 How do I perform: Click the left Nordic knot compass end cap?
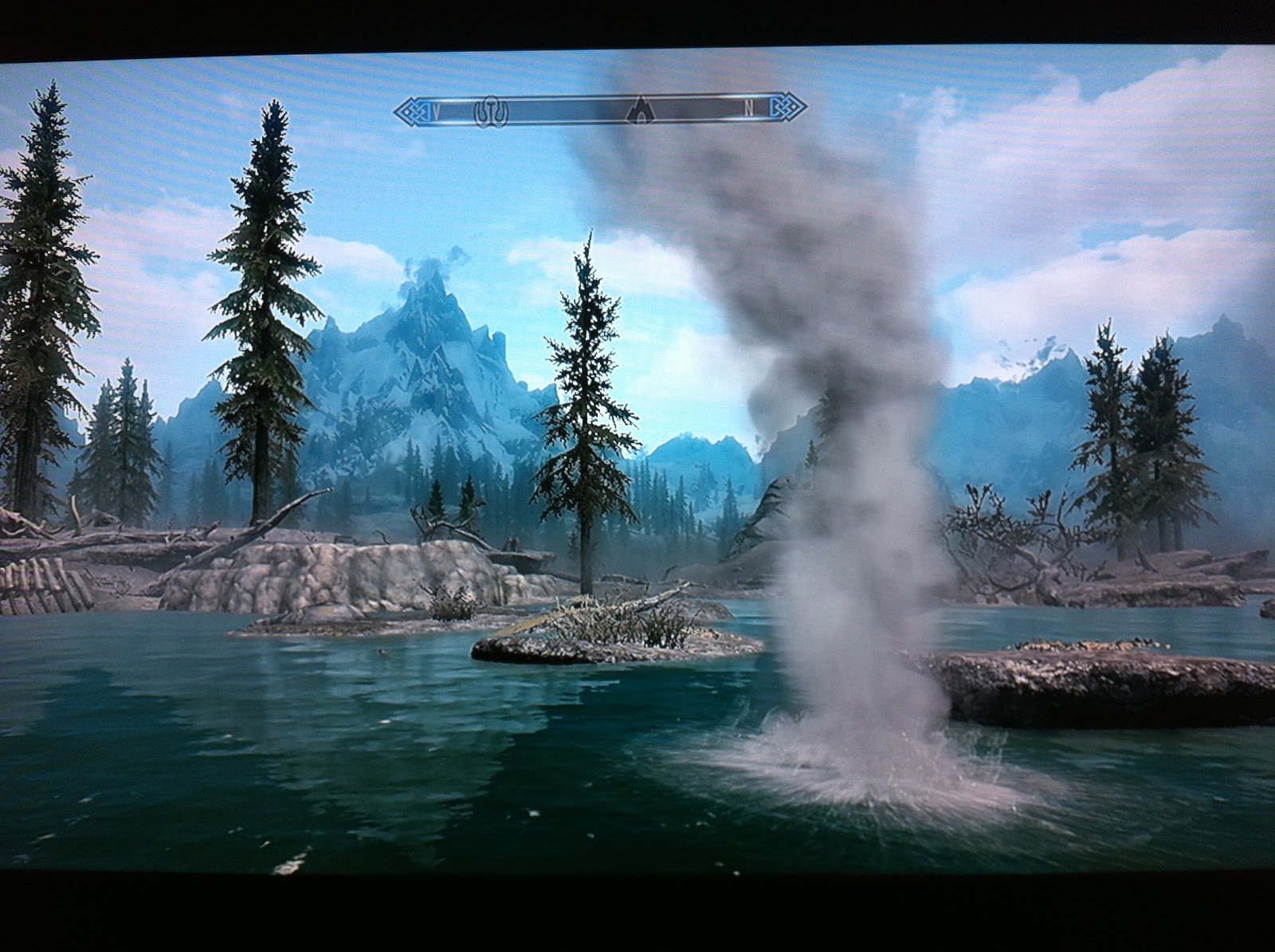point(410,112)
